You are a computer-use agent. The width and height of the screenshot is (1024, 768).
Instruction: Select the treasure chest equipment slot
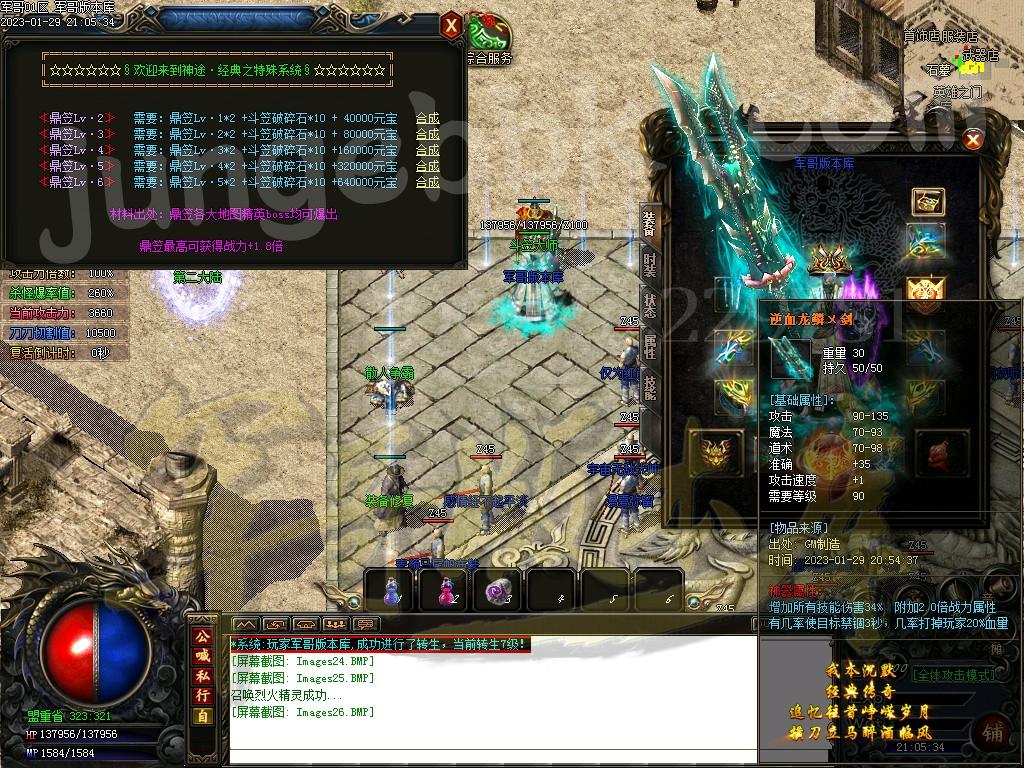pyautogui.click(x=928, y=201)
